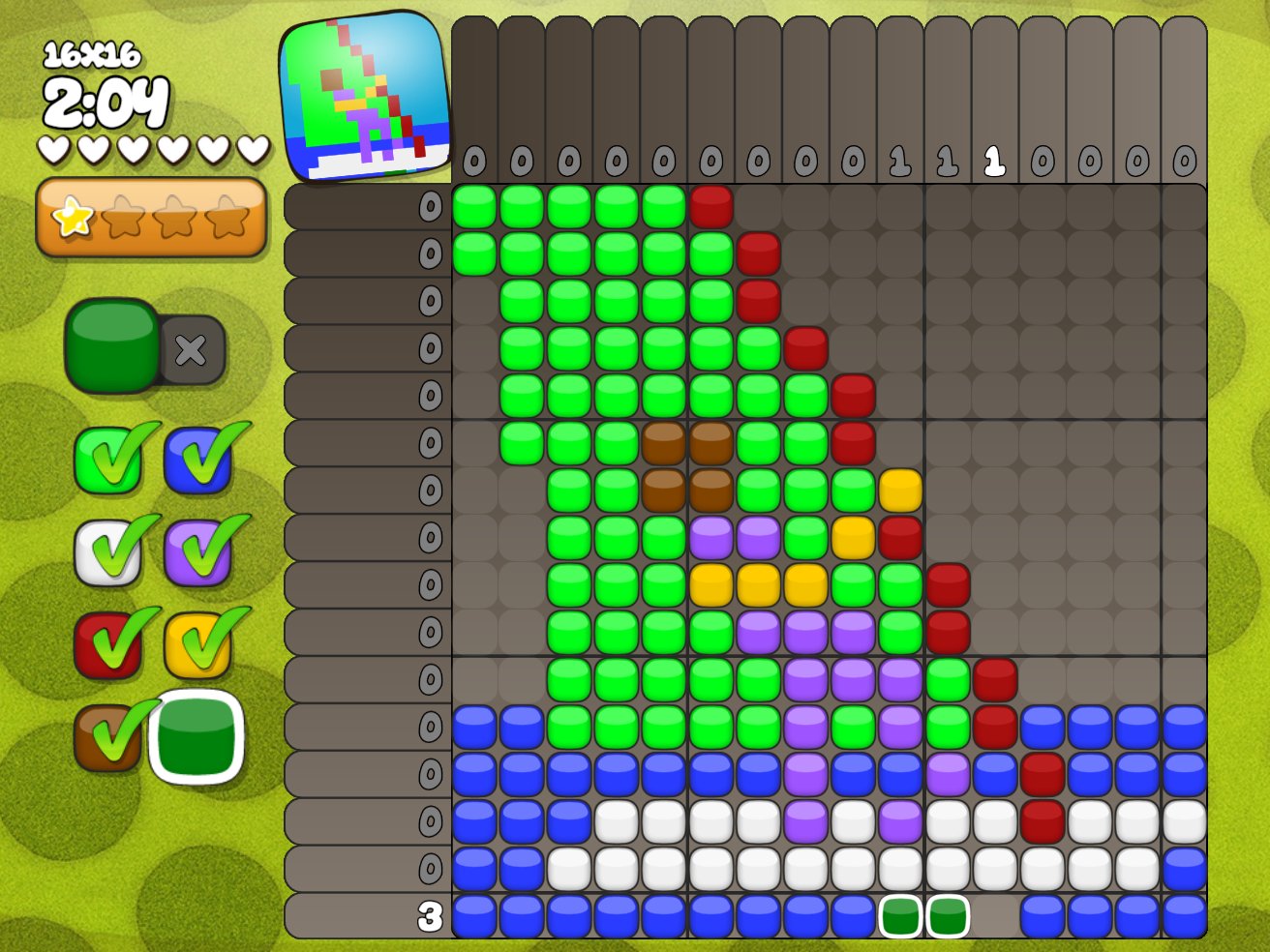Select the light green color swatch
This screenshot has height=952, width=1270.
(106, 461)
